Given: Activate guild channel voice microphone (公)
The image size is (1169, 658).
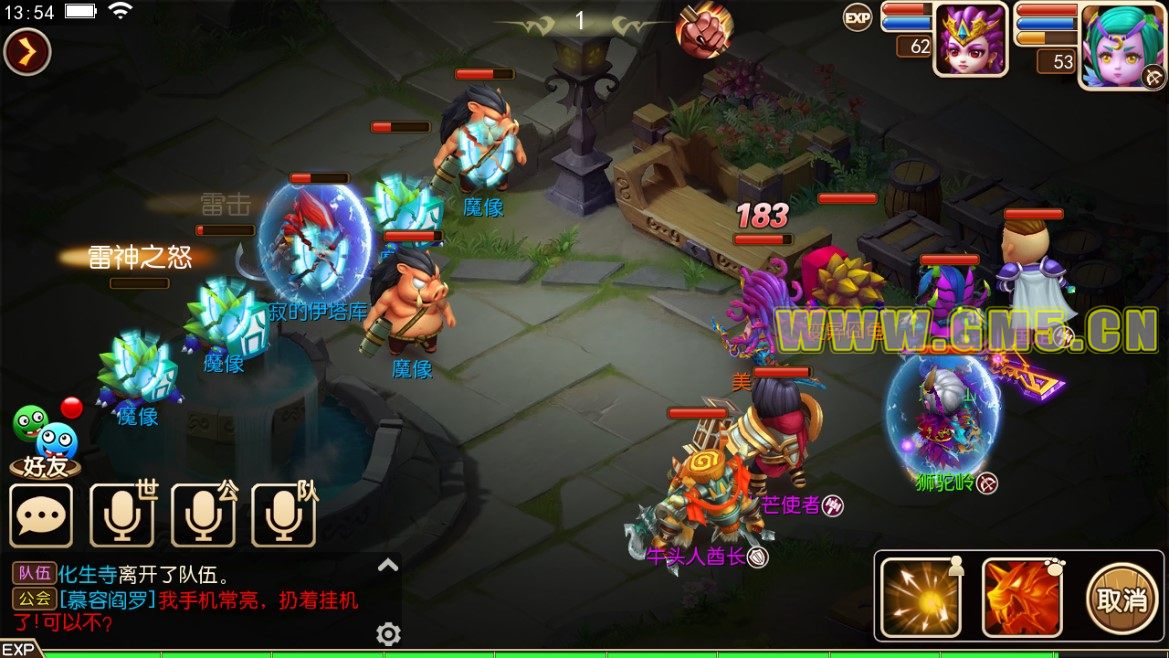Looking at the screenshot, I should 203,516.
